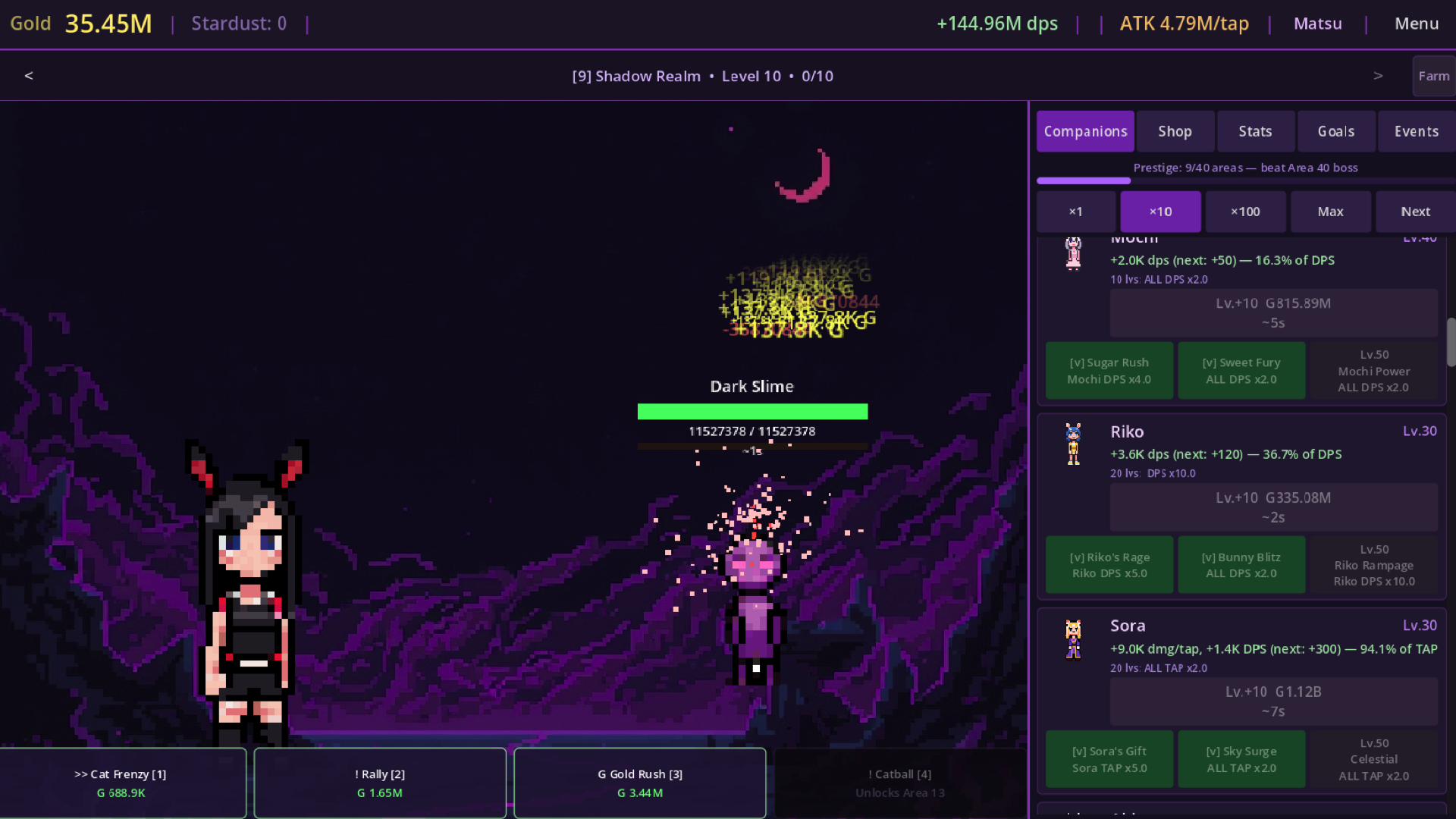This screenshot has width=1456, height=819.
Task: Toggle Riko's Rage ability
Action: (1109, 564)
